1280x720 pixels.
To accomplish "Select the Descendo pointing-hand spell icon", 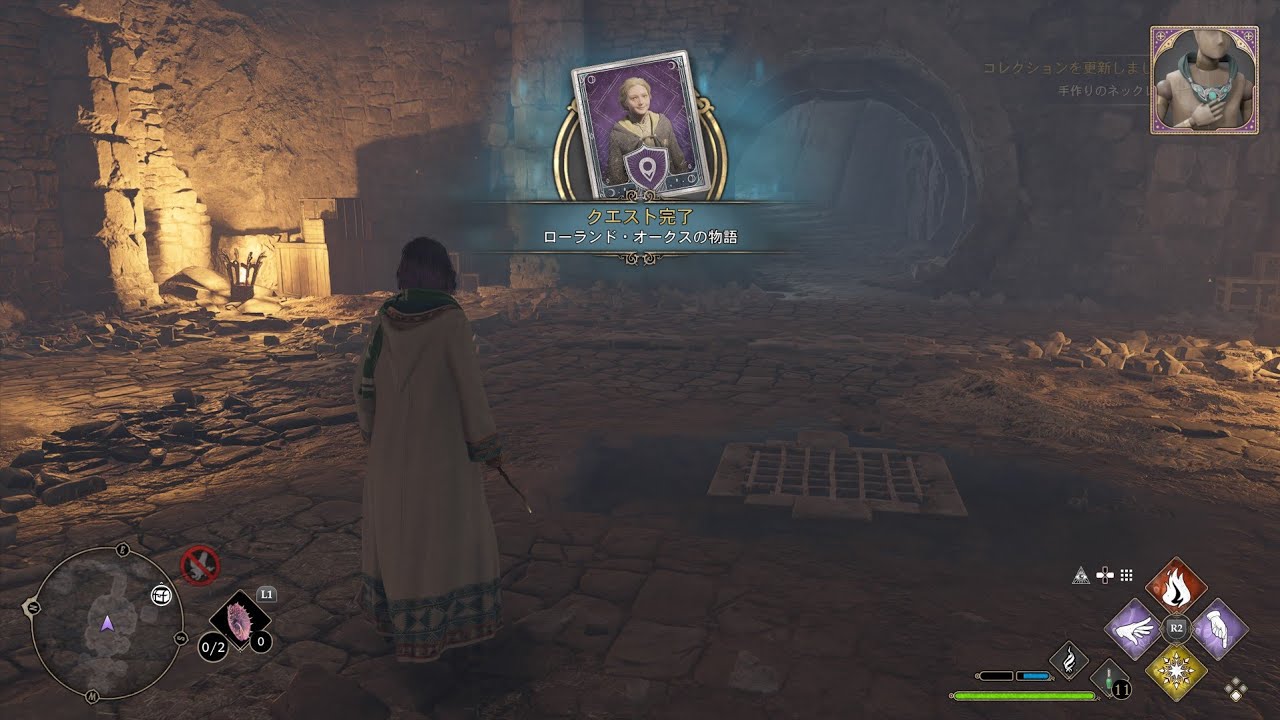I will [x=1218, y=627].
